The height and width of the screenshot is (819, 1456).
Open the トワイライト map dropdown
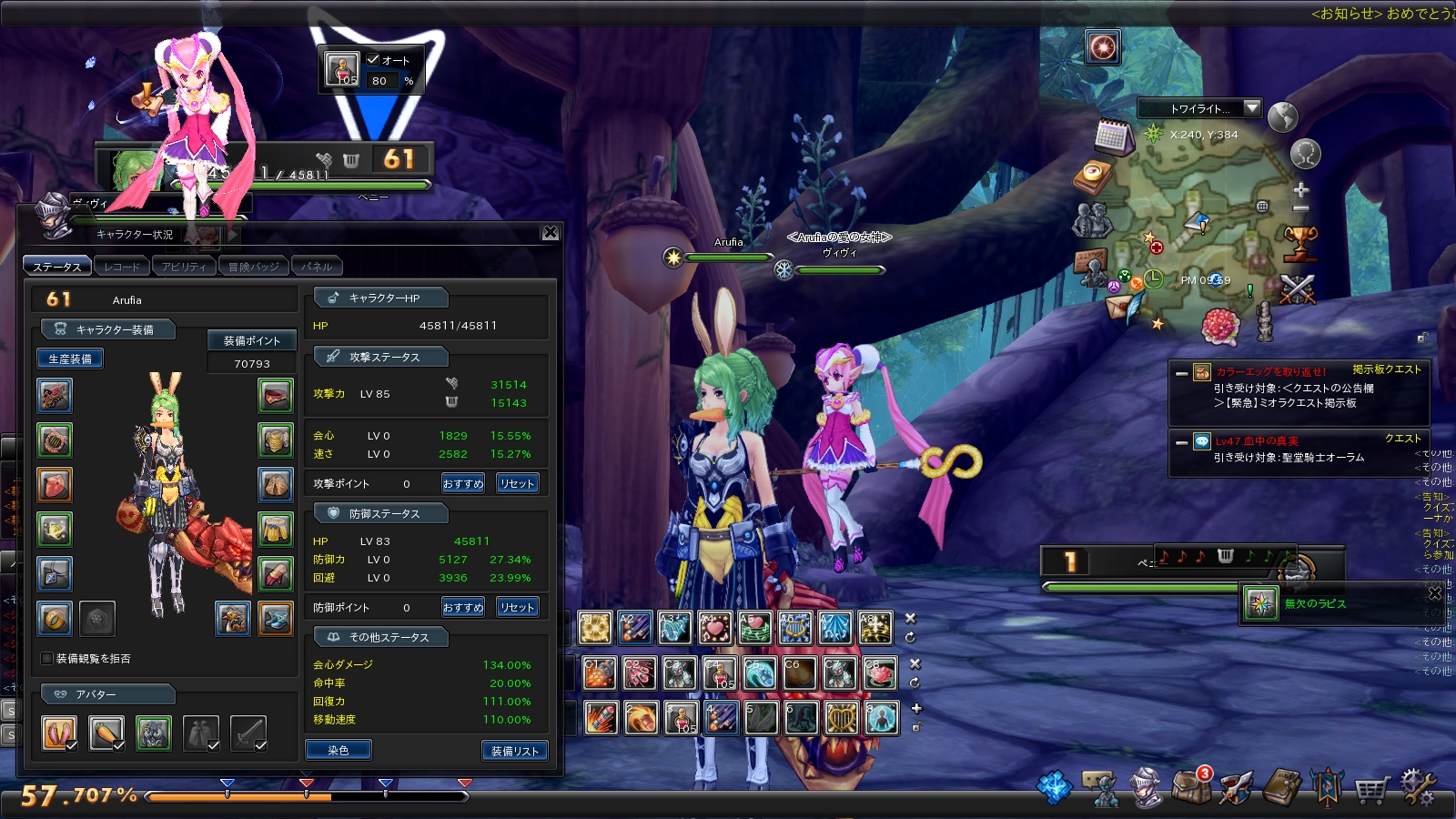coord(1252,108)
